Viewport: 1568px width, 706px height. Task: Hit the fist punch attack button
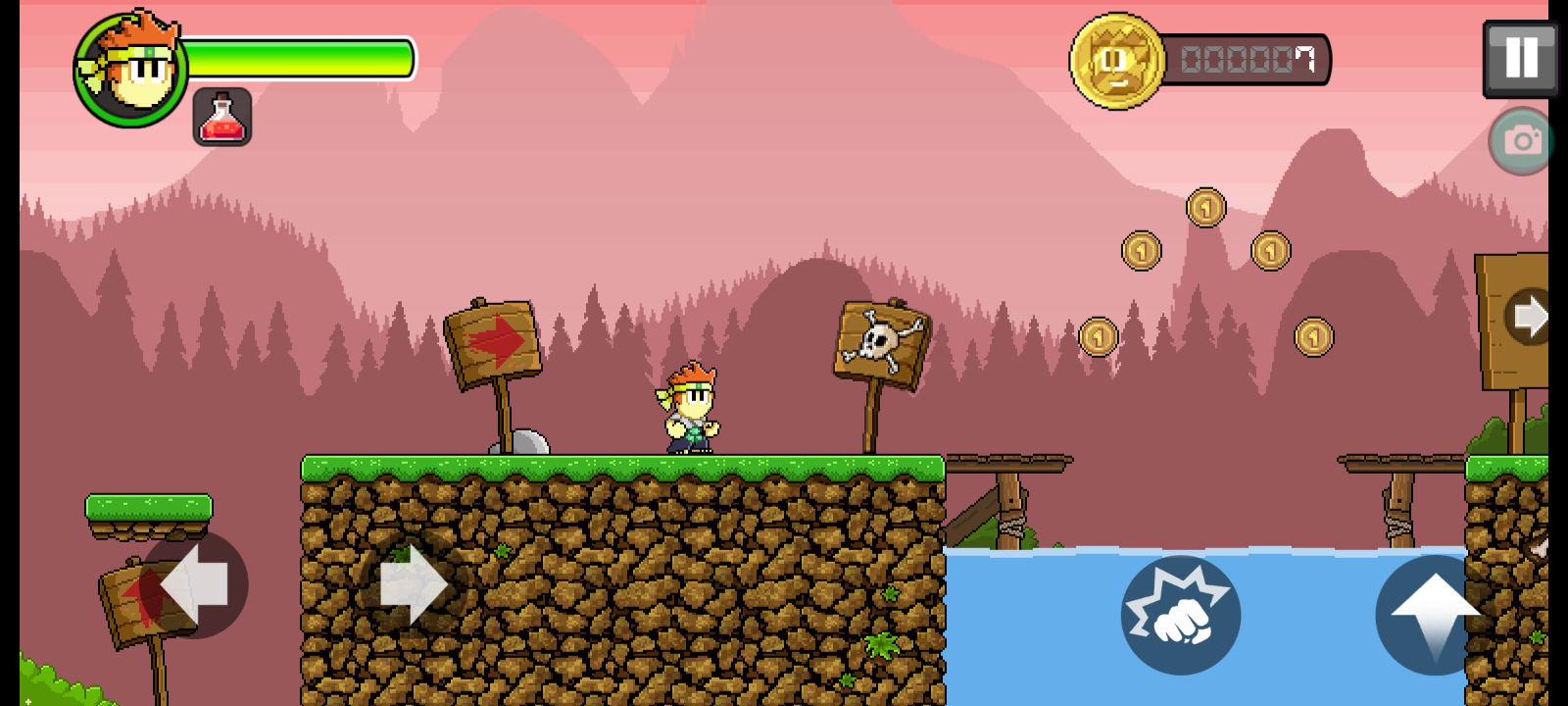[x=1181, y=615]
